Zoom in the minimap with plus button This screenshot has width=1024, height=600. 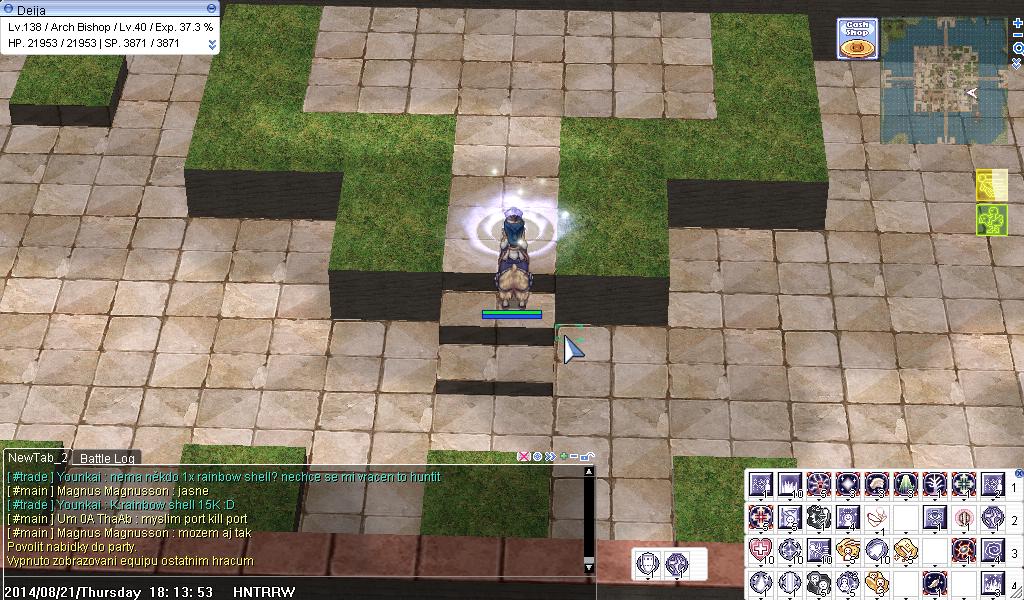coord(1017,23)
